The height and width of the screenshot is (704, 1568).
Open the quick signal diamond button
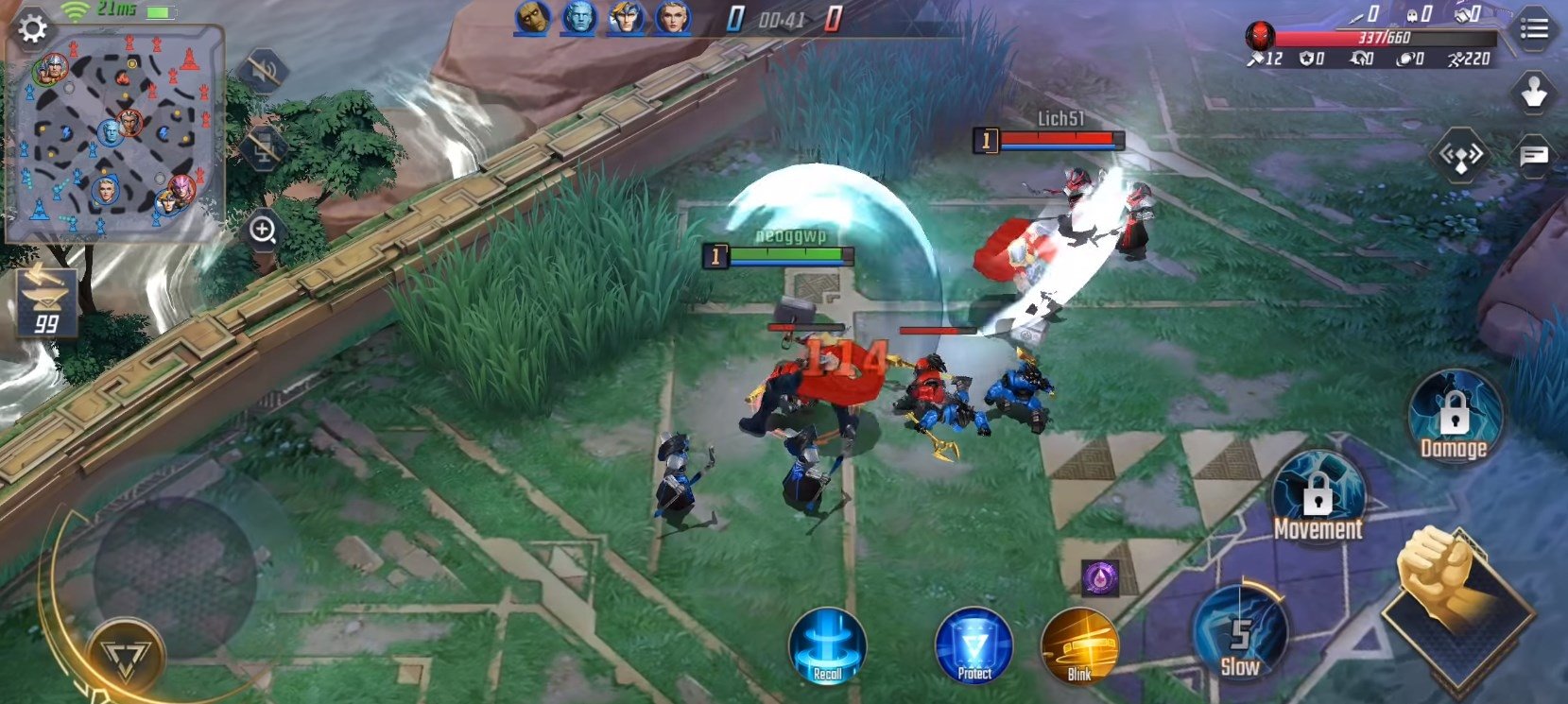coord(1461,155)
